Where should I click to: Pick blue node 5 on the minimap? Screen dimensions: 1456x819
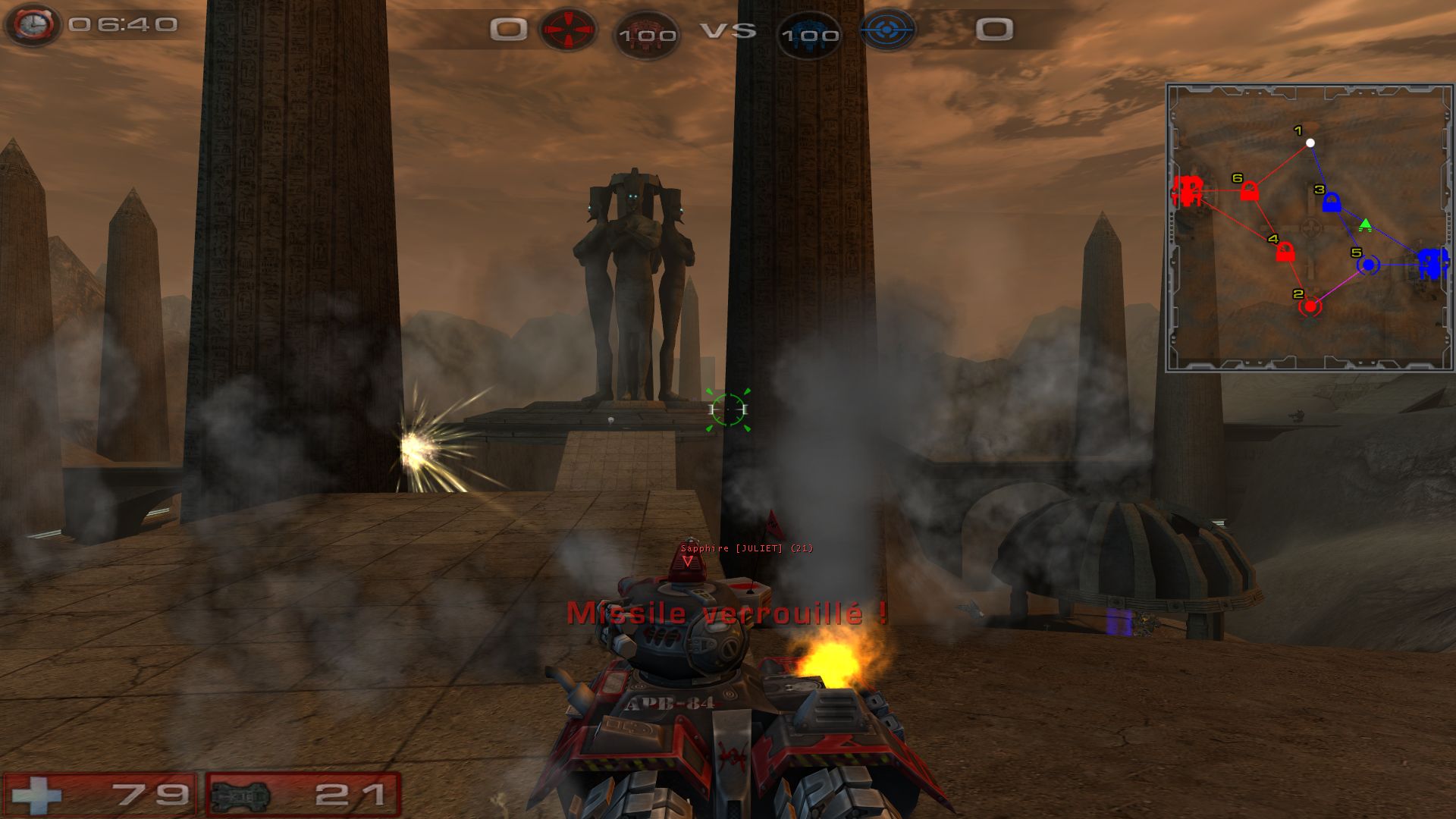[x=1368, y=265]
